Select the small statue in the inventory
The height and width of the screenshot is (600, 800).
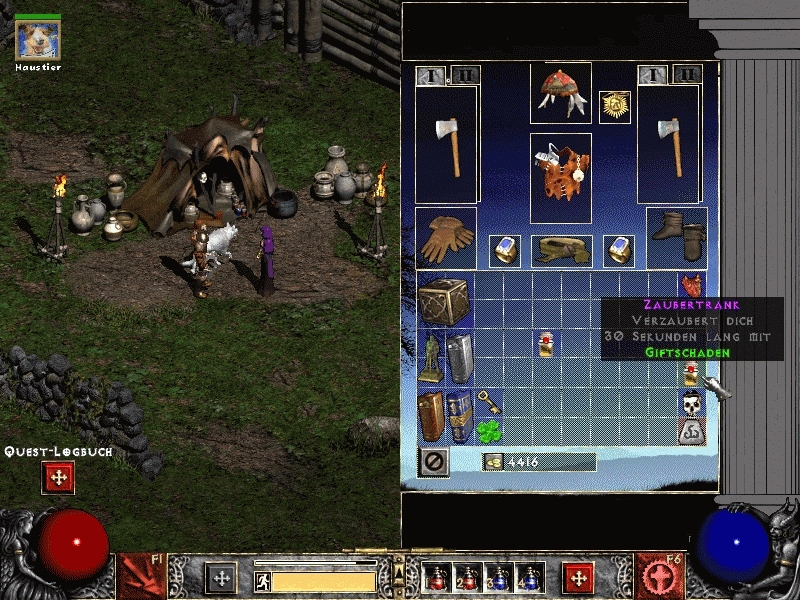click(432, 358)
